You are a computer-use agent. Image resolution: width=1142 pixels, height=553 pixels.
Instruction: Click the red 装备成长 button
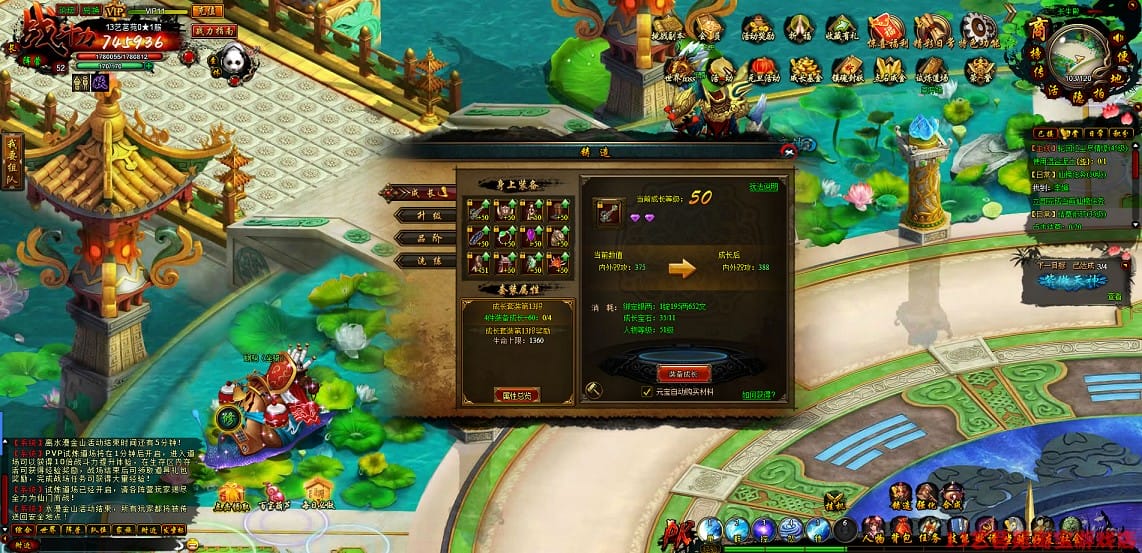(x=683, y=373)
